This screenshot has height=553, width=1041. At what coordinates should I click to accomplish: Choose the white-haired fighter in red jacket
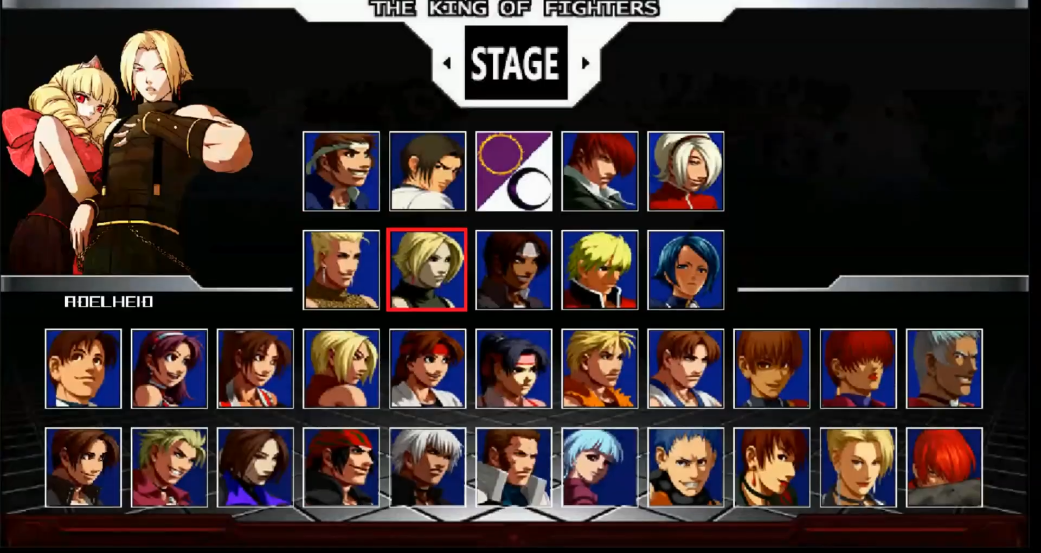tap(686, 171)
